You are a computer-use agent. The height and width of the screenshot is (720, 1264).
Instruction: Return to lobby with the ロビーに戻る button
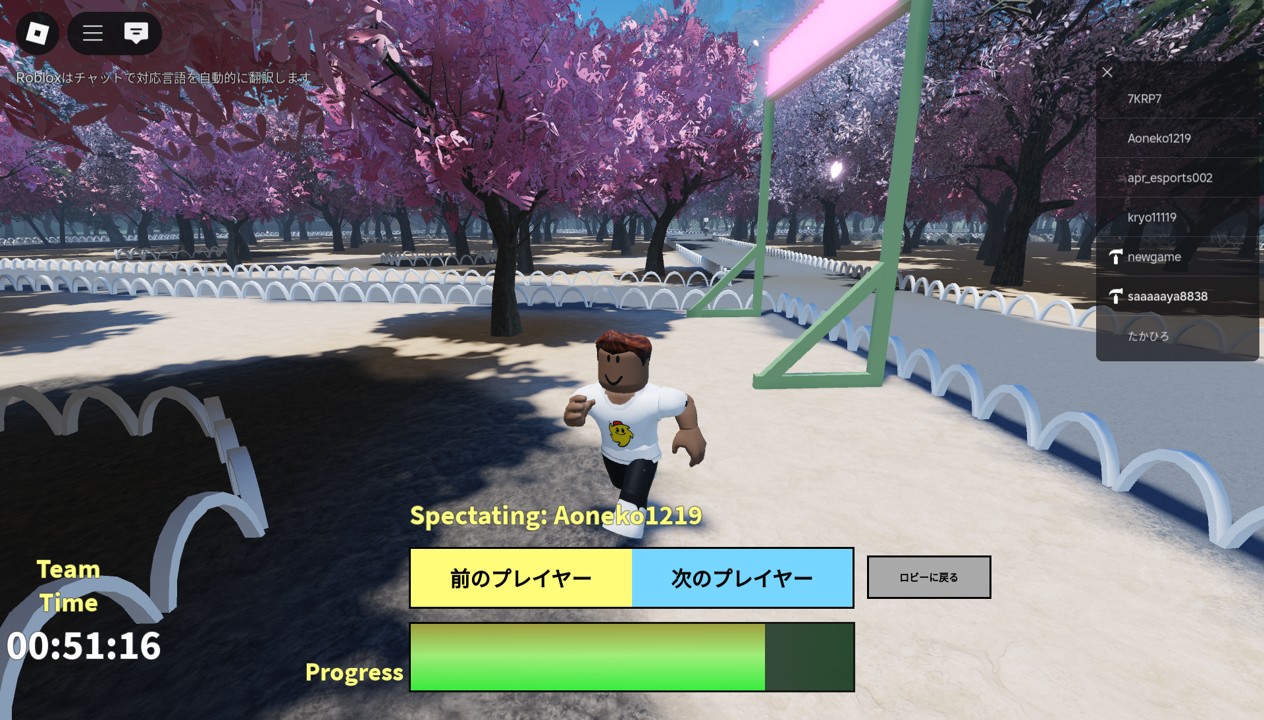pyautogui.click(x=928, y=577)
